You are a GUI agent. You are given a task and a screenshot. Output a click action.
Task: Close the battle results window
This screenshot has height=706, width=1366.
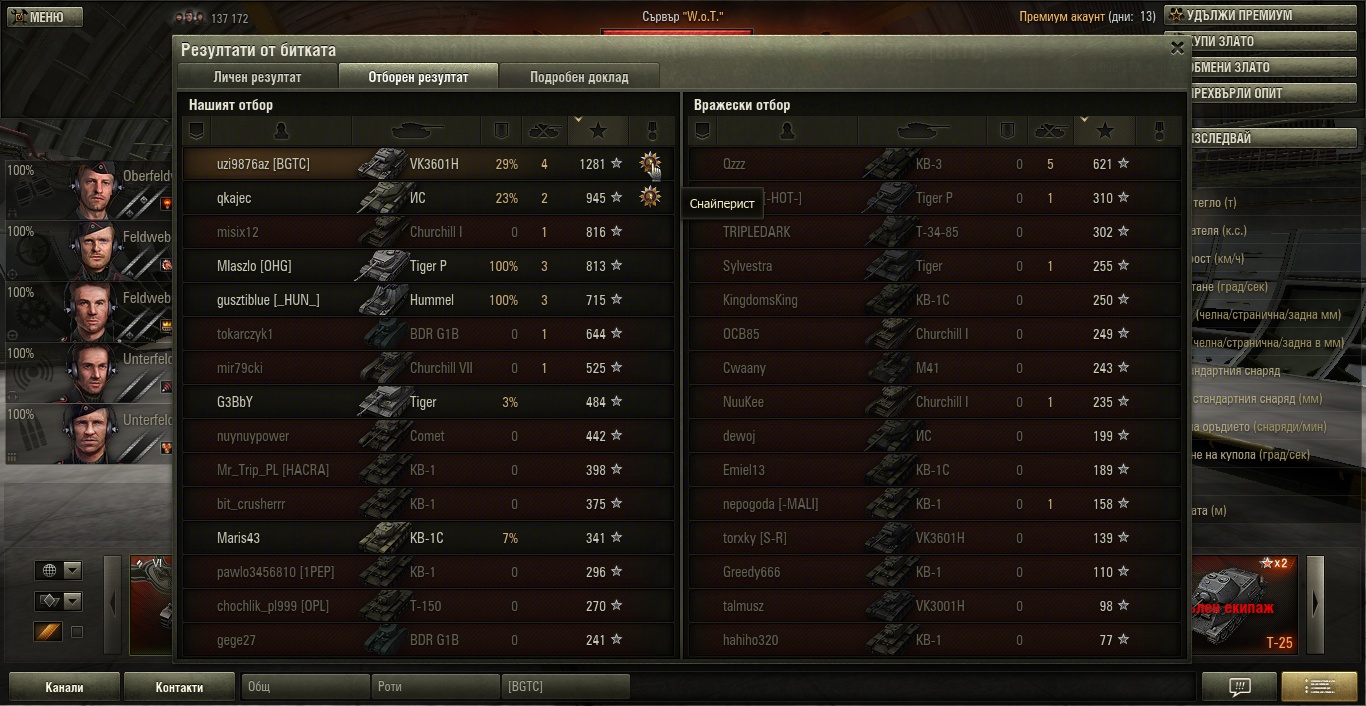click(x=1177, y=47)
